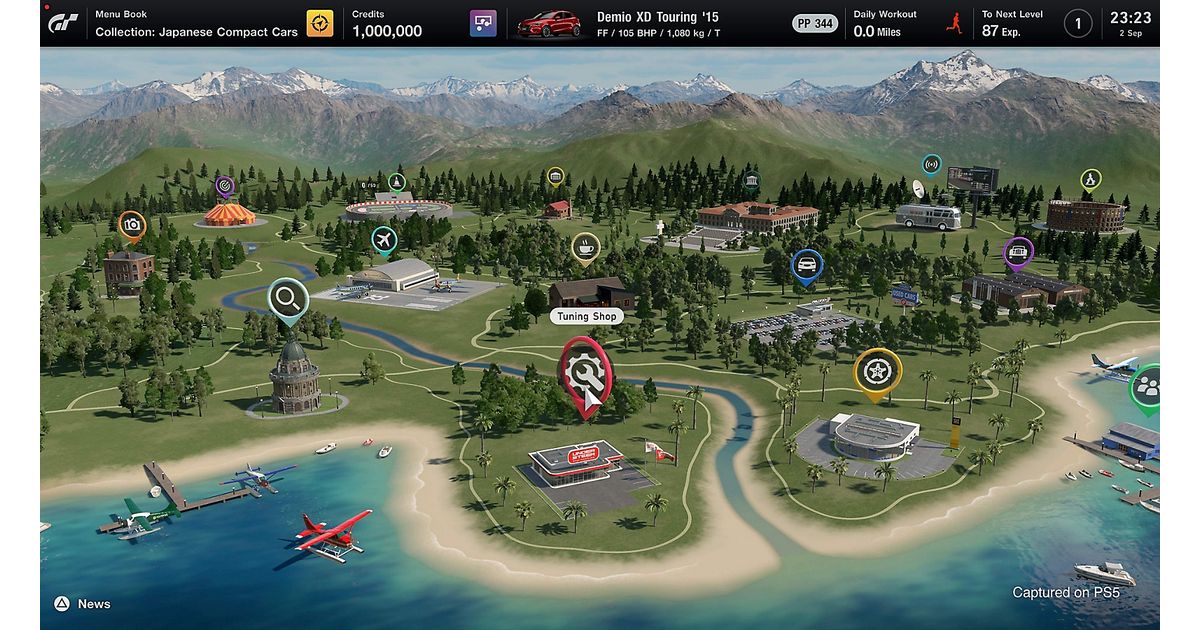
Task: Click the GT logo in the top bar
Action: pyautogui.click(x=65, y=23)
